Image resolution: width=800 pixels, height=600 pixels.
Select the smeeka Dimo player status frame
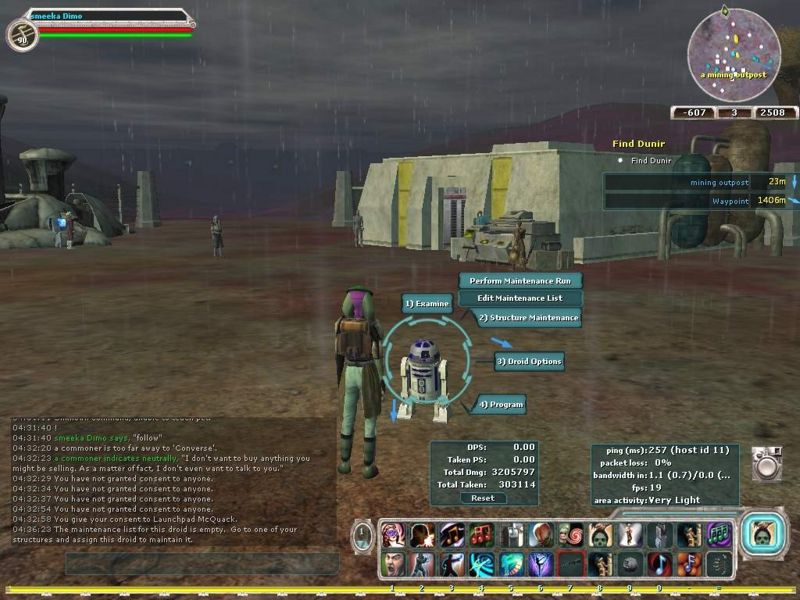(100, 25)
